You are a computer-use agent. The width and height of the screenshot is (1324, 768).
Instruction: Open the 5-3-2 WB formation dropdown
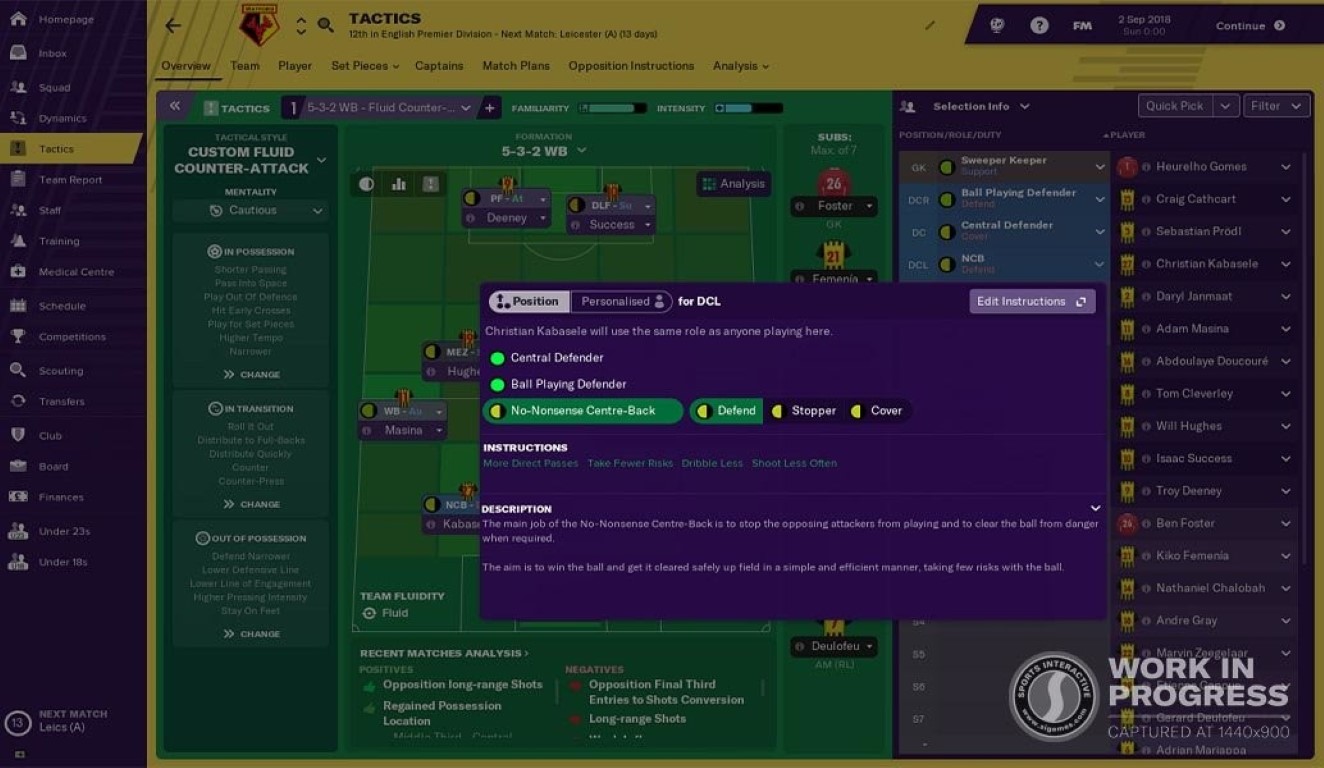pyautogui.click(x=544, y=151)
